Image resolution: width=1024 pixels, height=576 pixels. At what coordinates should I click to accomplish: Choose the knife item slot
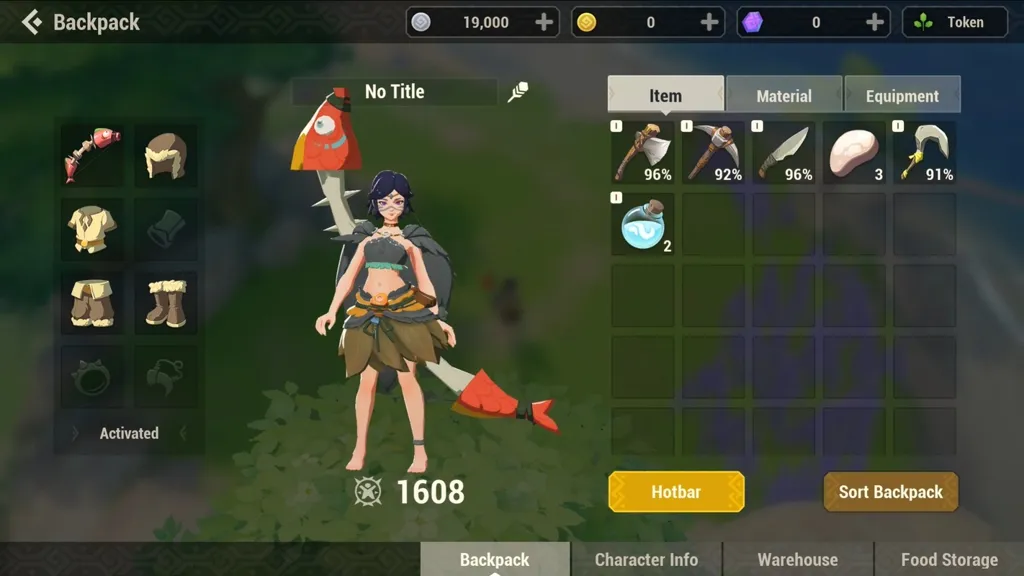784,153
